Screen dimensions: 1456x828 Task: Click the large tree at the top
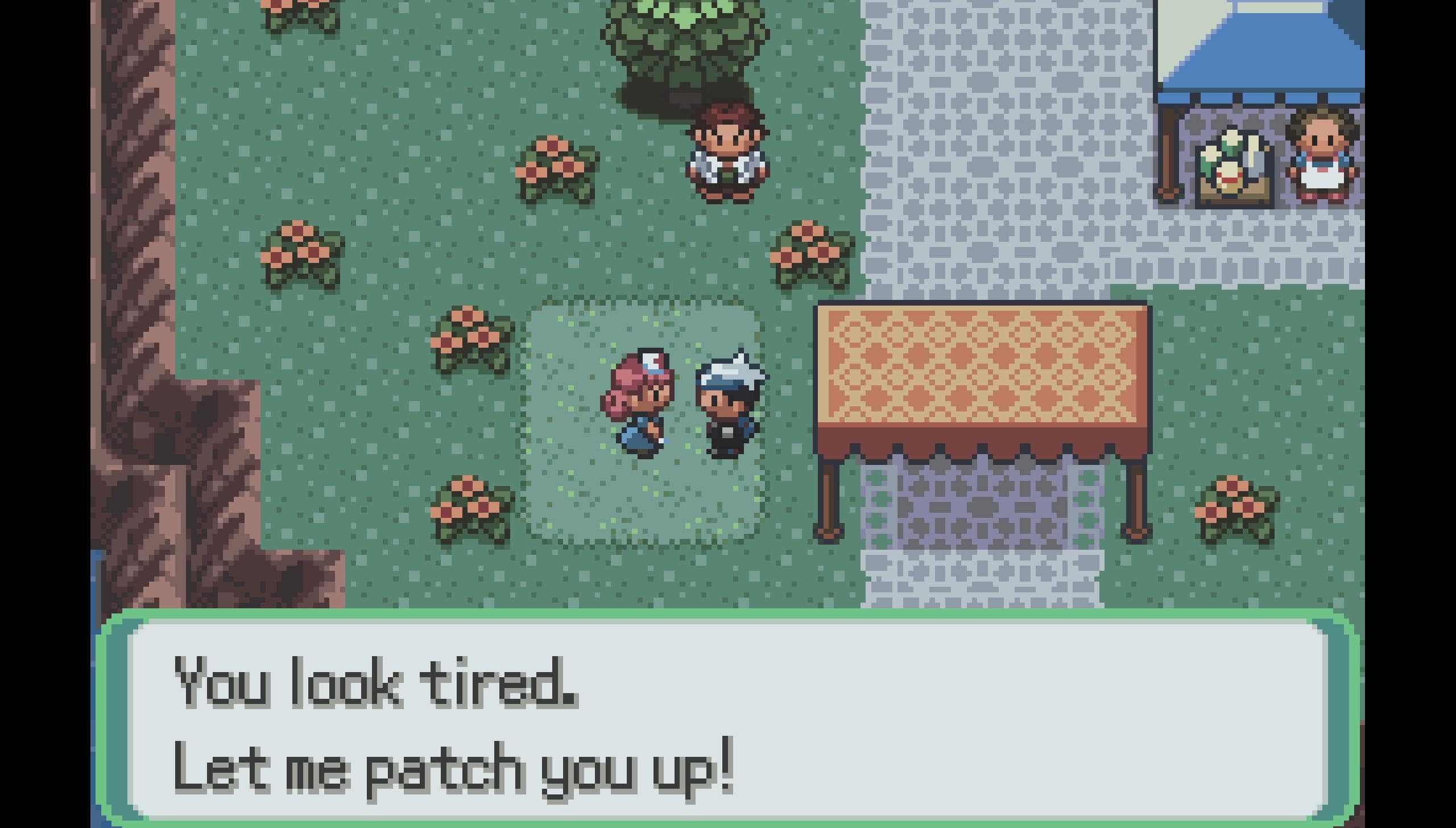682,40
